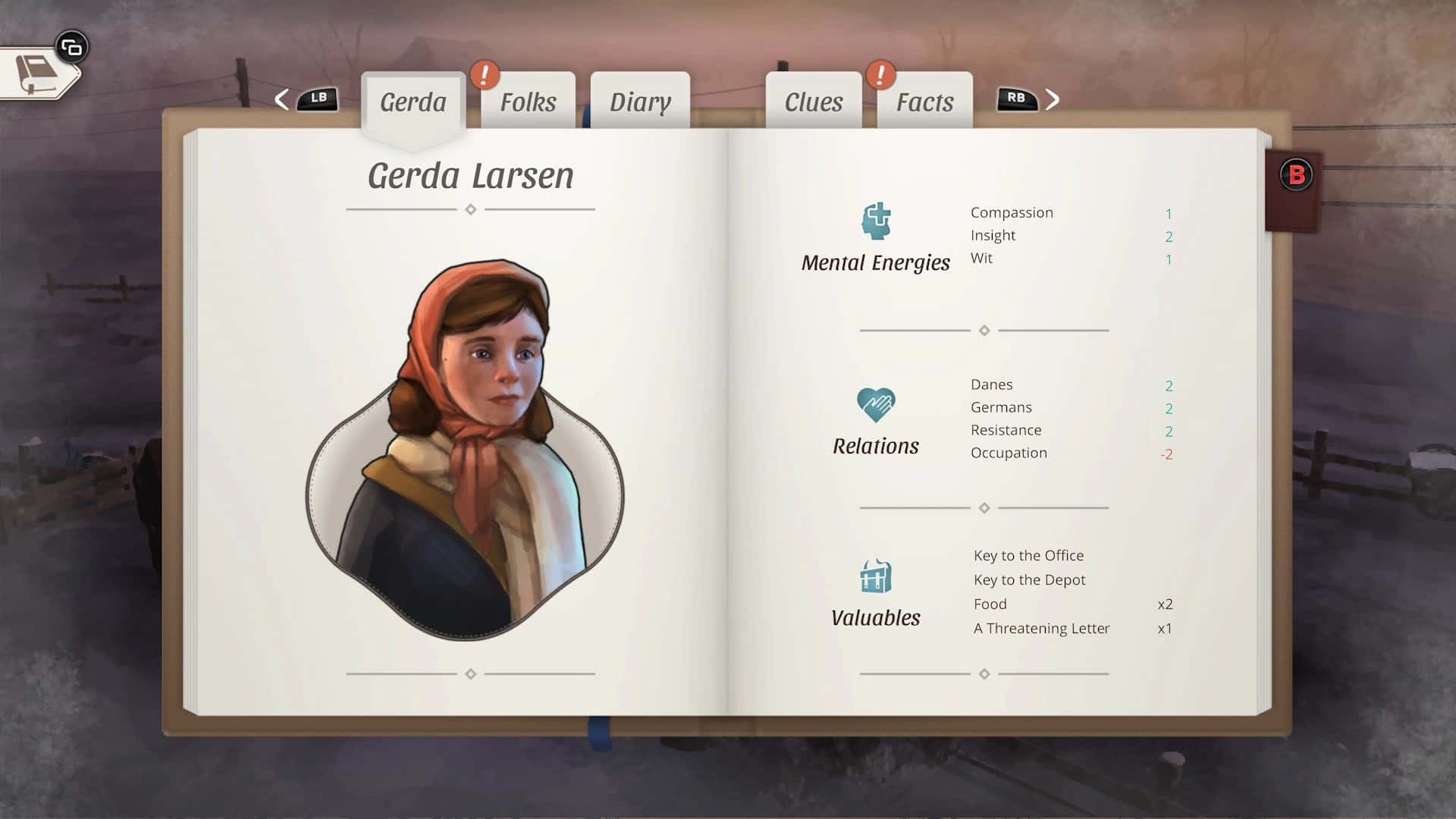1456x819 pixels.
Task: Select the negative Occupation relation value
Action: click(1168, 453)
